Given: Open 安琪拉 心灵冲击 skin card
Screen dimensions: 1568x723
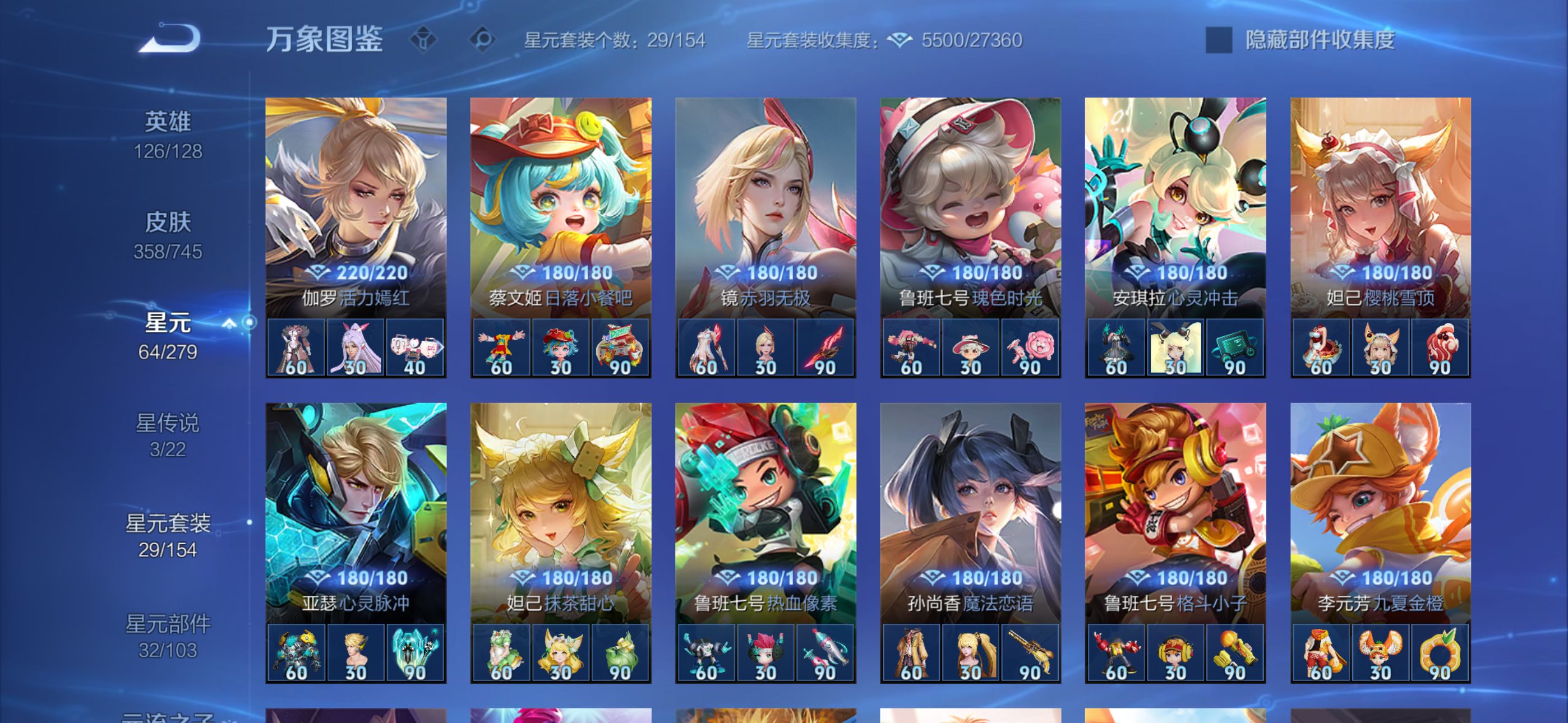Looking at the screenshot, I should tap(1175, 207).
